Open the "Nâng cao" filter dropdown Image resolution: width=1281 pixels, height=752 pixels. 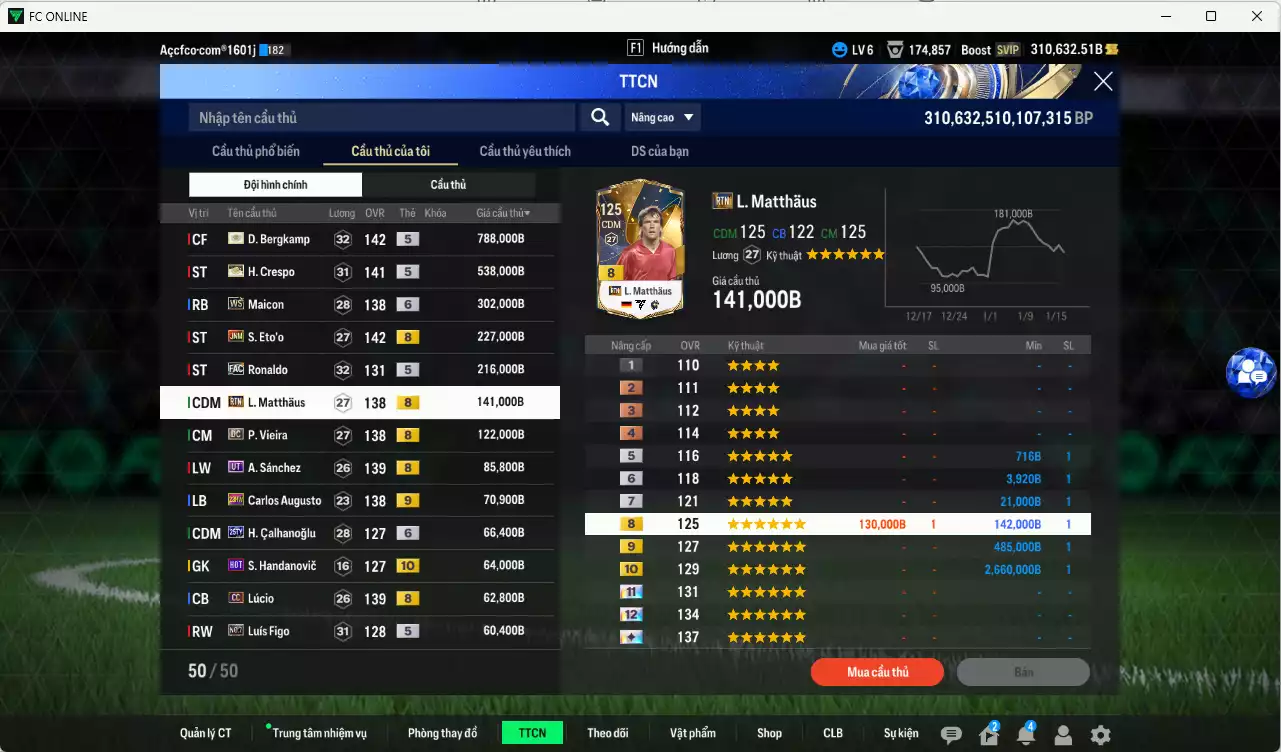[x=662, y=117]
